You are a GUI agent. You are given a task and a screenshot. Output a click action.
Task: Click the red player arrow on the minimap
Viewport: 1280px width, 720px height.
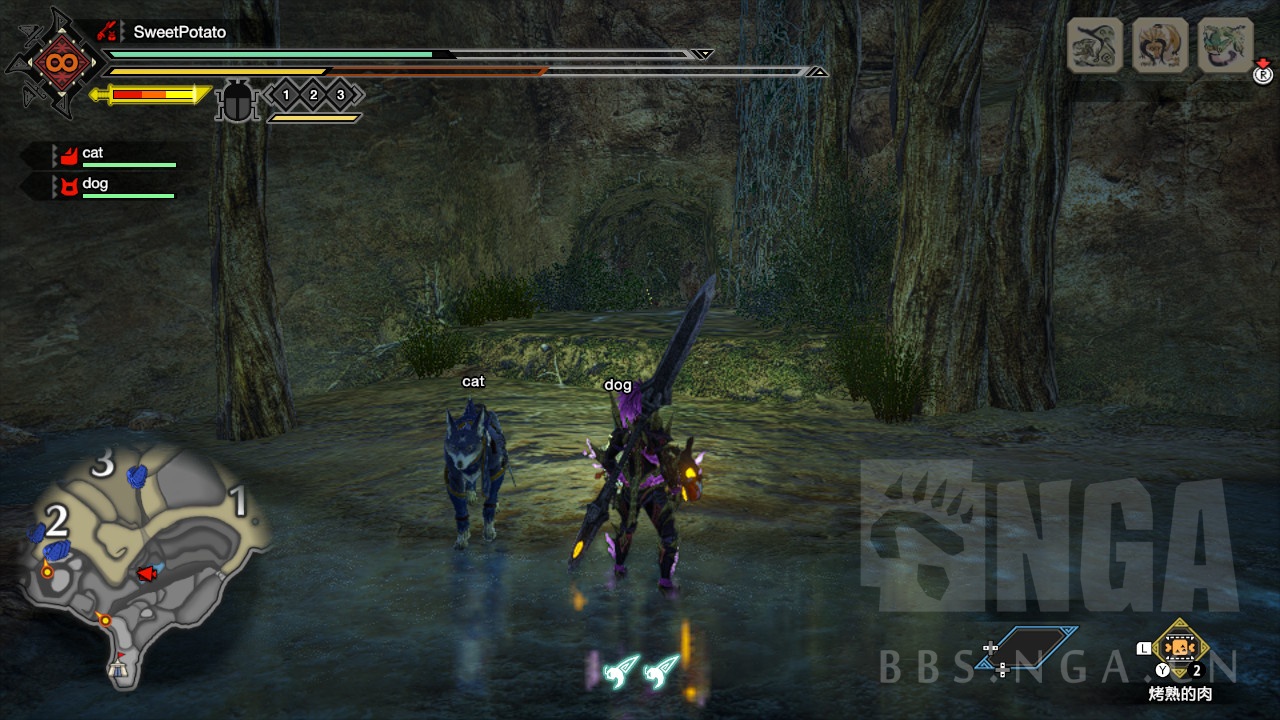point(147,573)
